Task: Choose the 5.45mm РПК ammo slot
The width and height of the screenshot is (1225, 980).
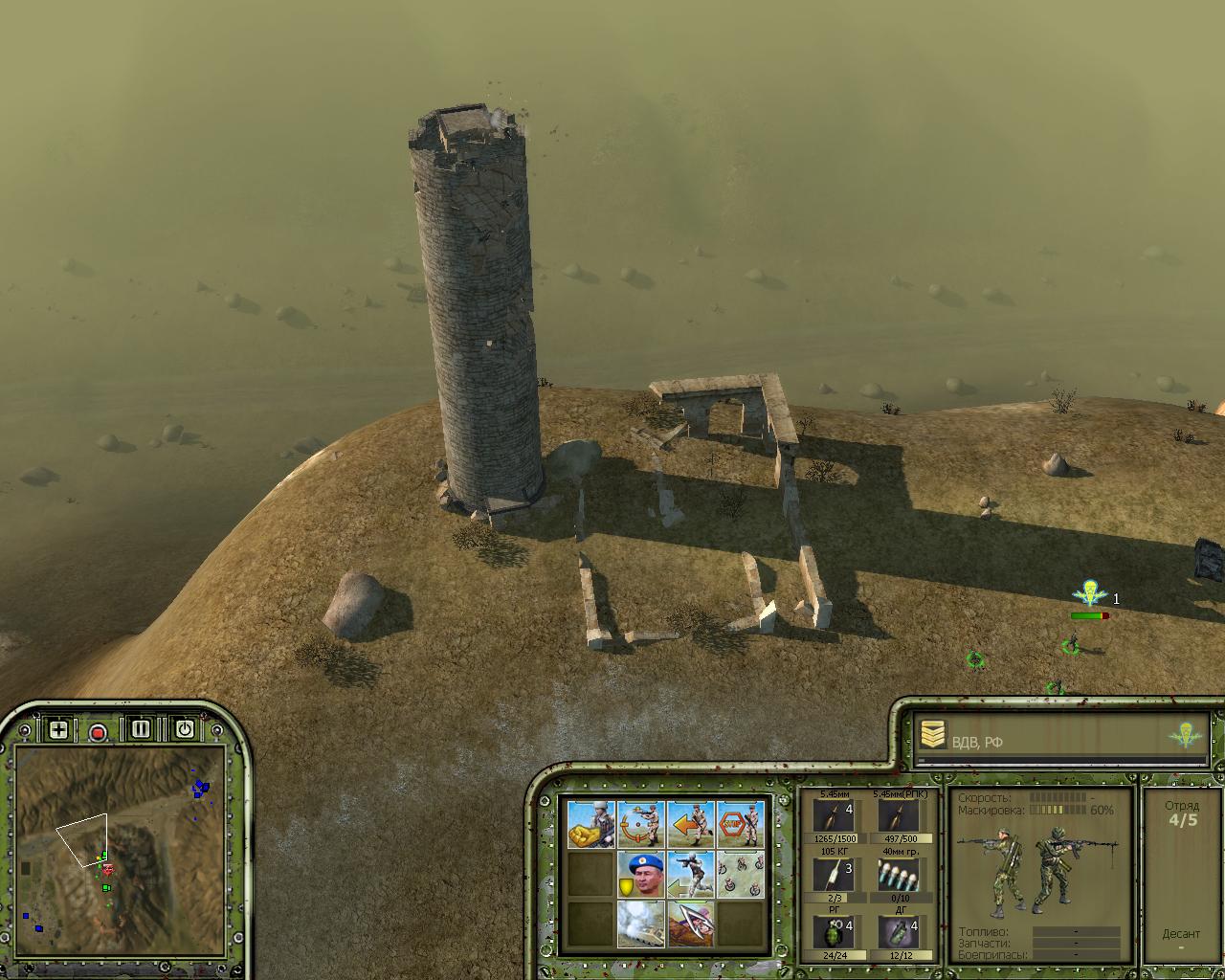Action: pyautogui.click(x=898, y=817)
